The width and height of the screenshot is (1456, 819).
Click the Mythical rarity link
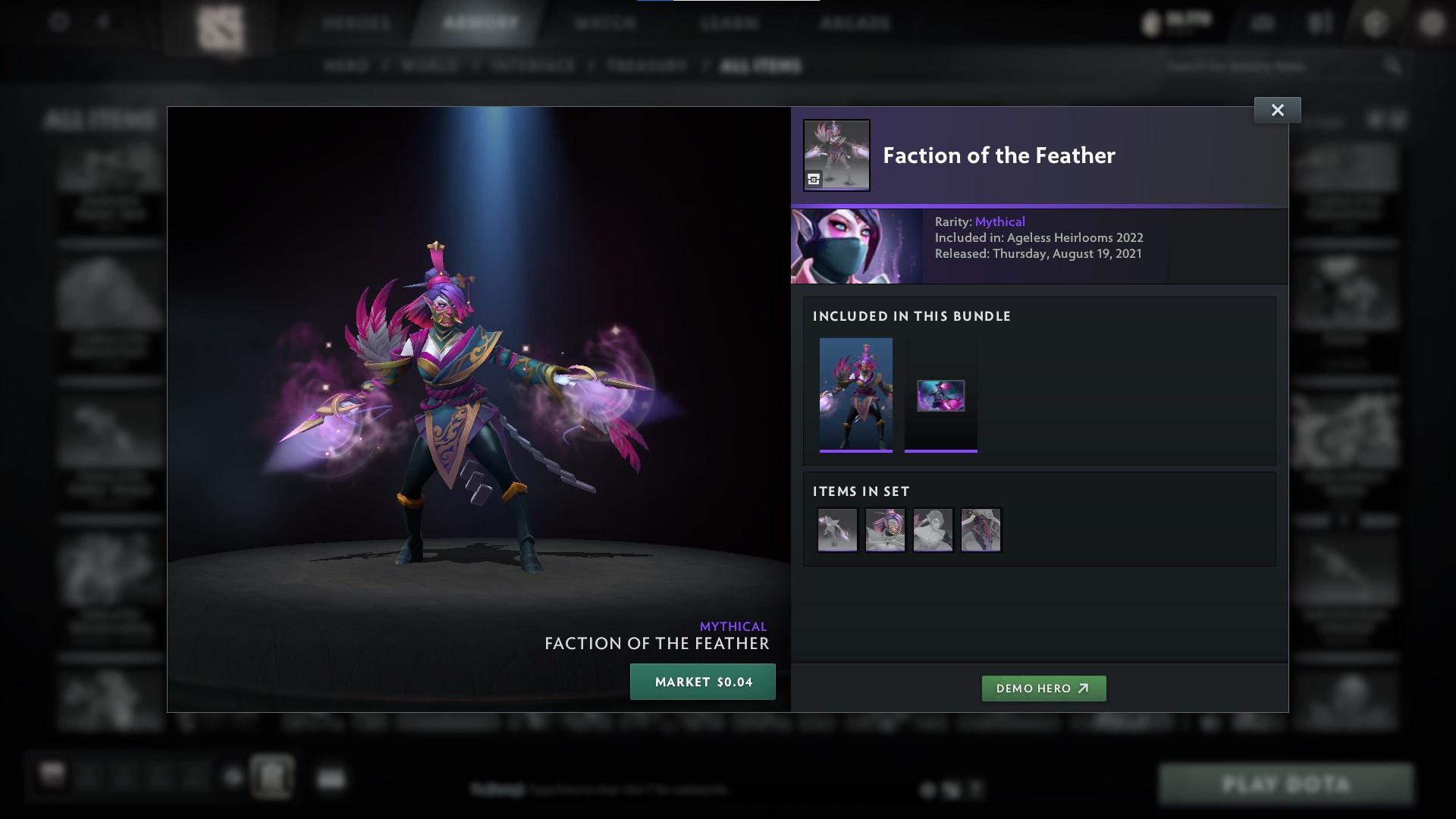coord(999,221)
